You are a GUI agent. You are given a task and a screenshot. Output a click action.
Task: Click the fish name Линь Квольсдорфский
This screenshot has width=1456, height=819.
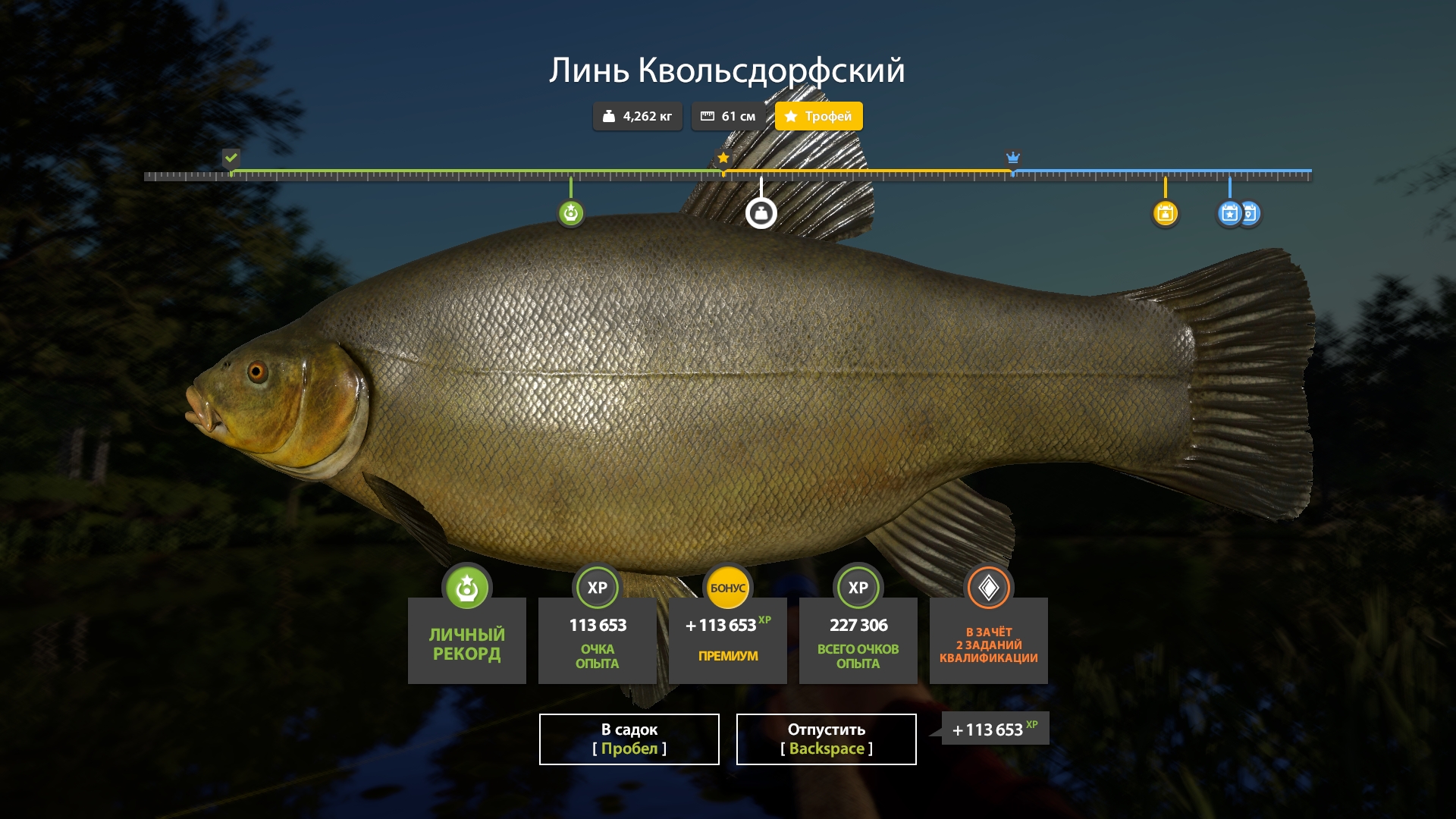point(727,72)
